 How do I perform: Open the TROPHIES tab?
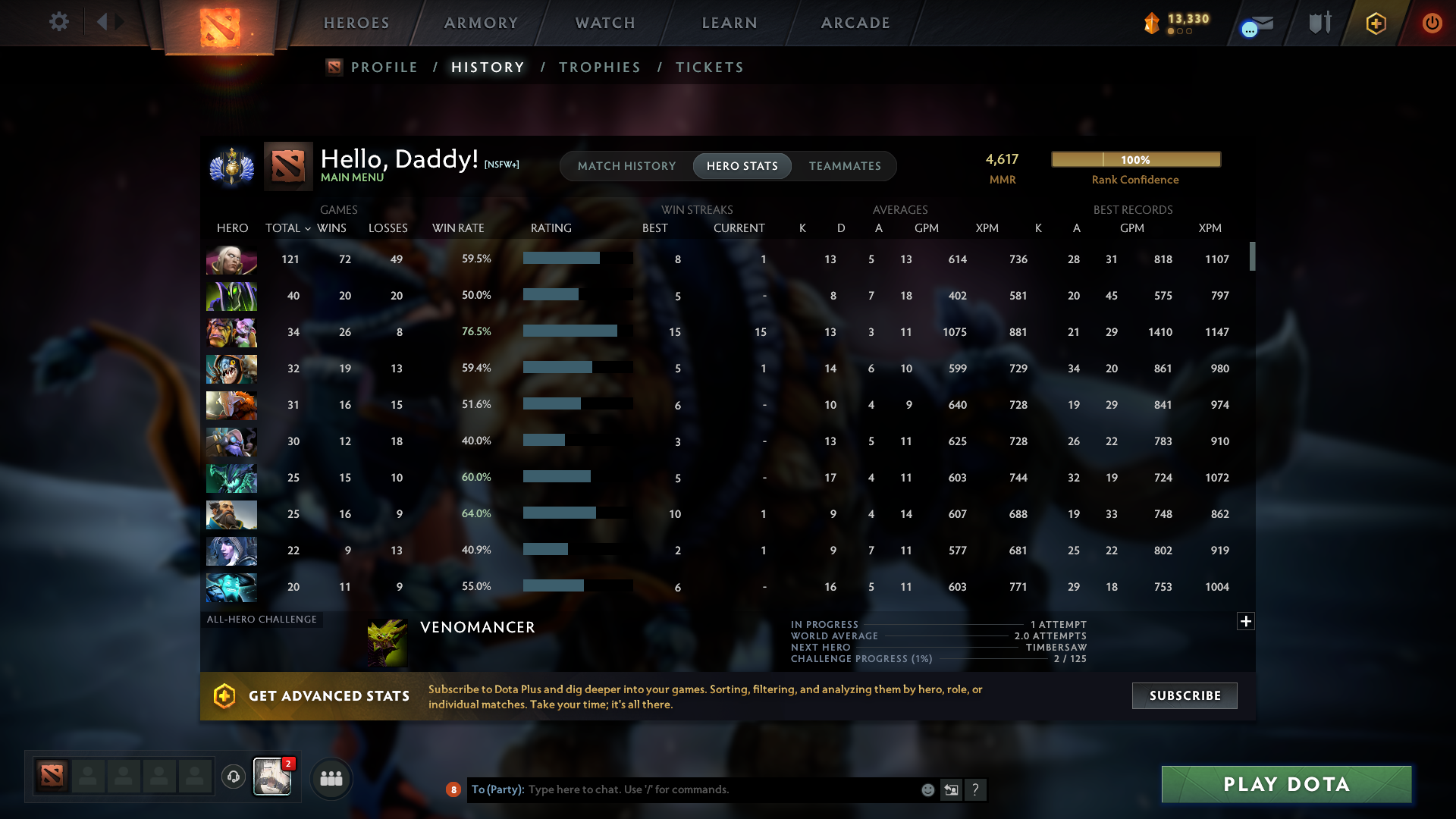coord(599,67)
